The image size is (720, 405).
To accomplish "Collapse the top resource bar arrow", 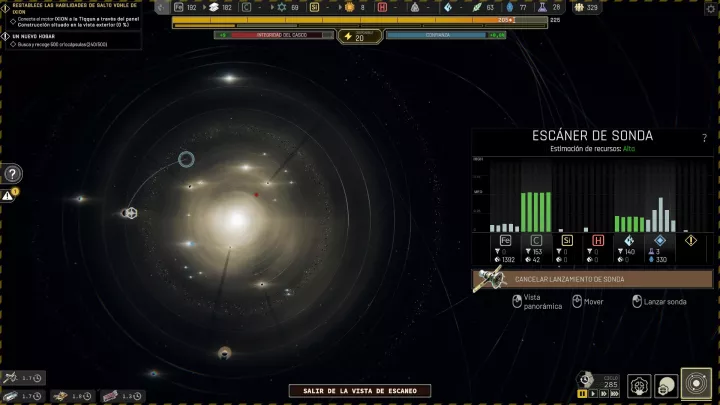I will (162, 7).
